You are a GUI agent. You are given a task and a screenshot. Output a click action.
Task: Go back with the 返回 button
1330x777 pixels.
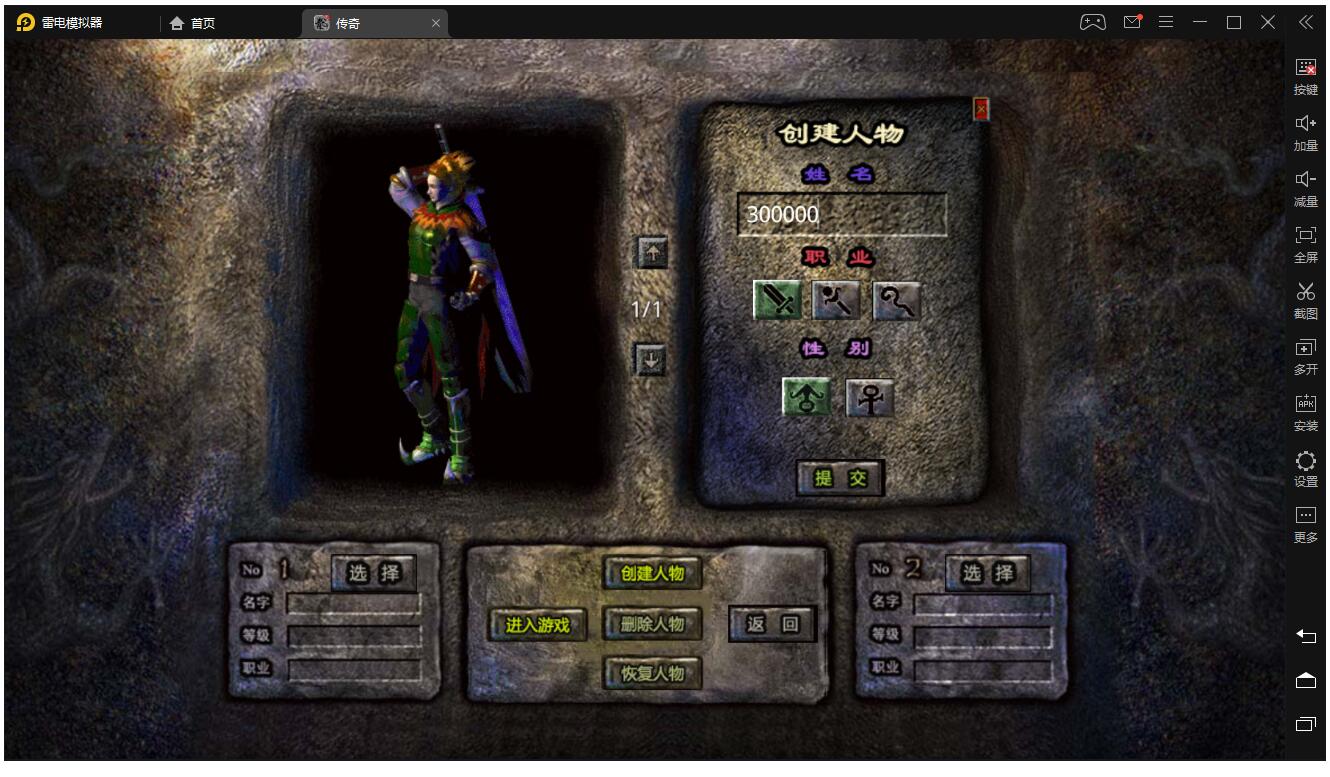tap(772, 624)
